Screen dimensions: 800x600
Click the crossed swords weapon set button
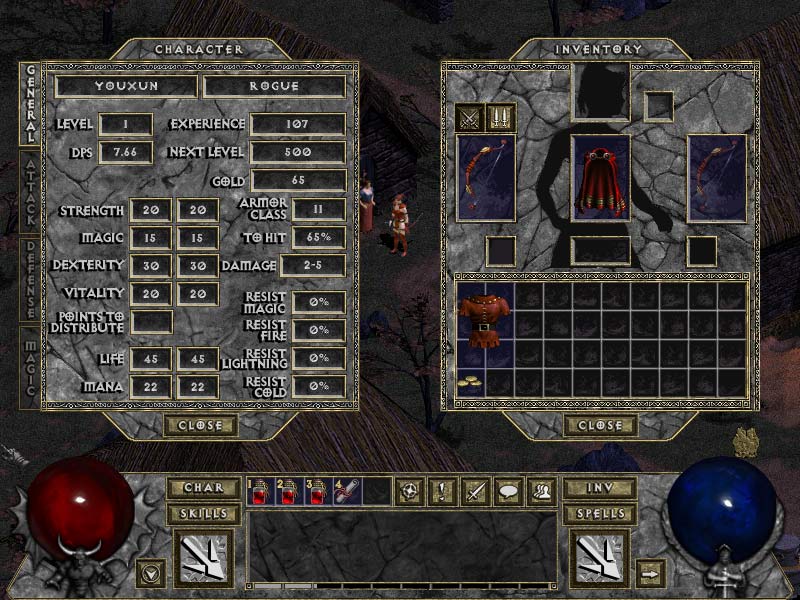click(x=469, y=118)
